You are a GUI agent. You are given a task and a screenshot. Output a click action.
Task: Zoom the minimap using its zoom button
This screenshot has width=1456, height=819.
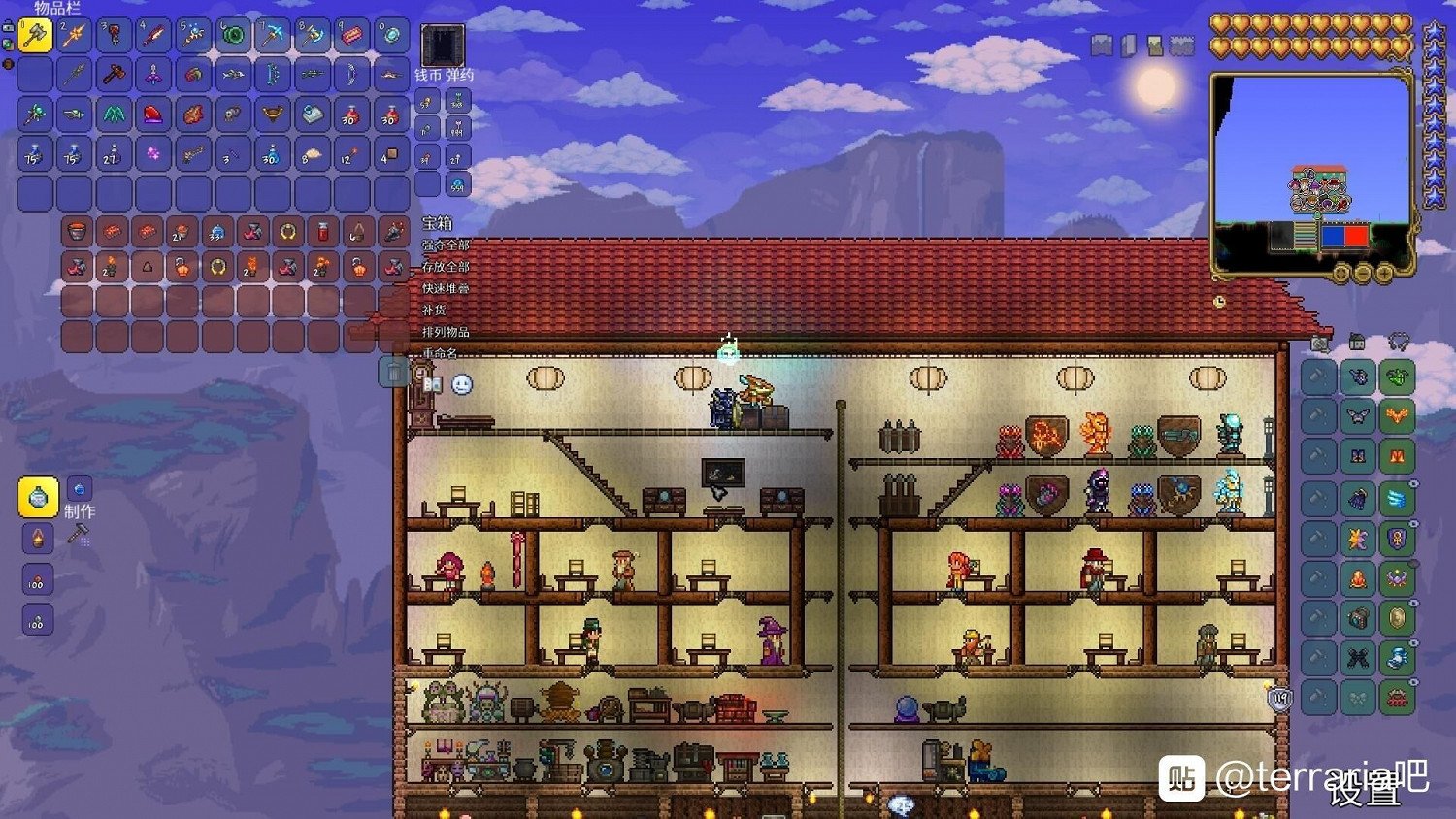click(x=1384, y=274)
